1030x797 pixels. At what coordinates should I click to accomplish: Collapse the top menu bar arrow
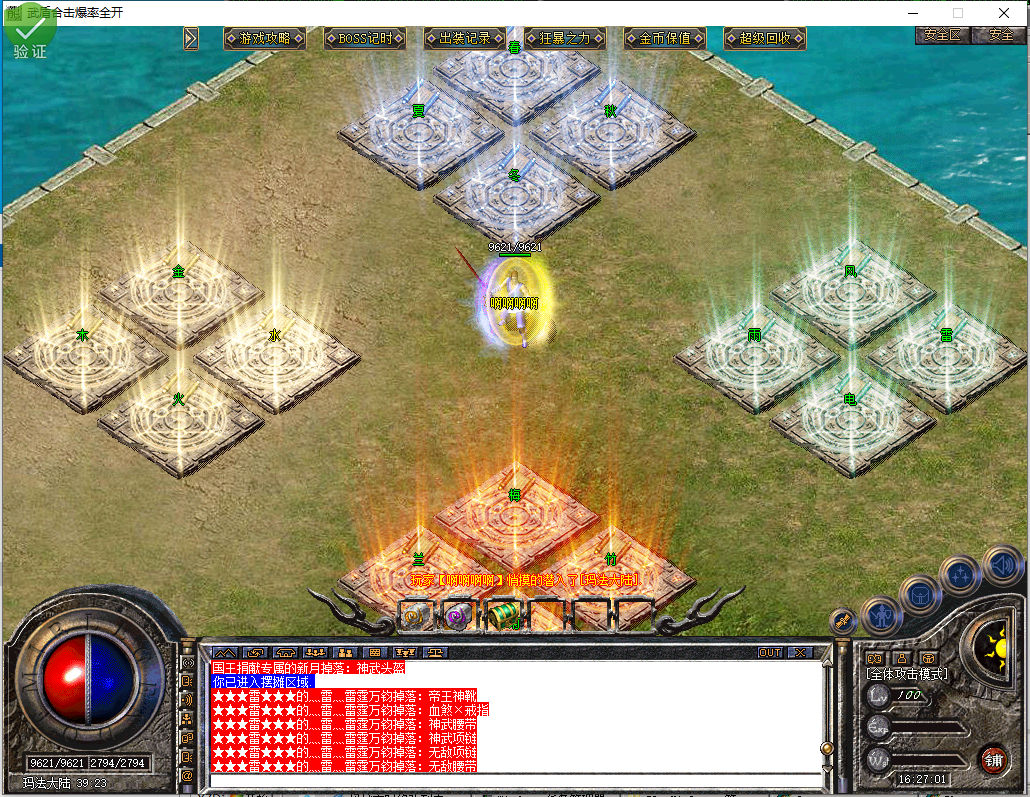[191, 38]
